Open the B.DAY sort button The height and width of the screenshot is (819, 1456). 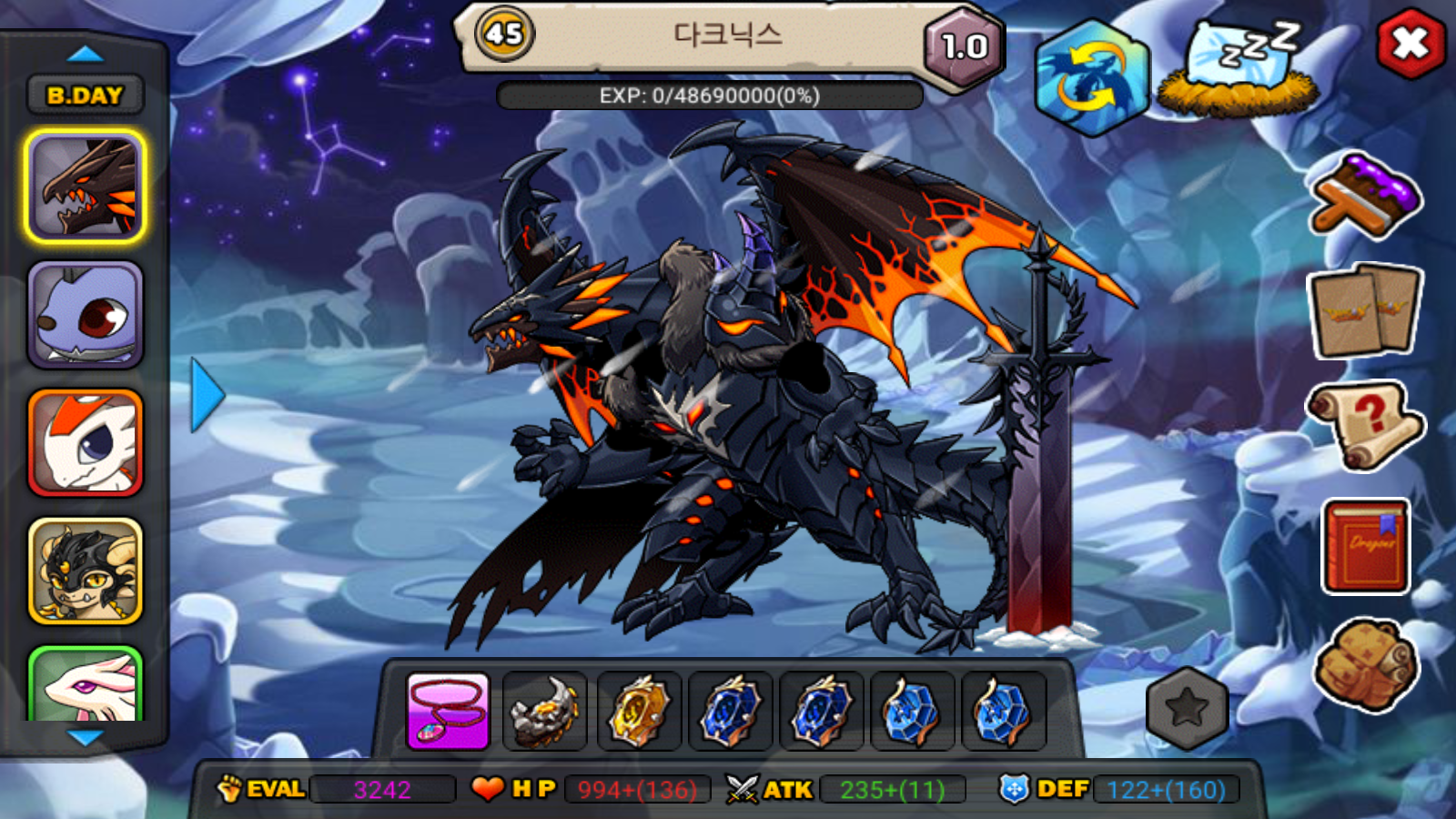pos(86,95)
